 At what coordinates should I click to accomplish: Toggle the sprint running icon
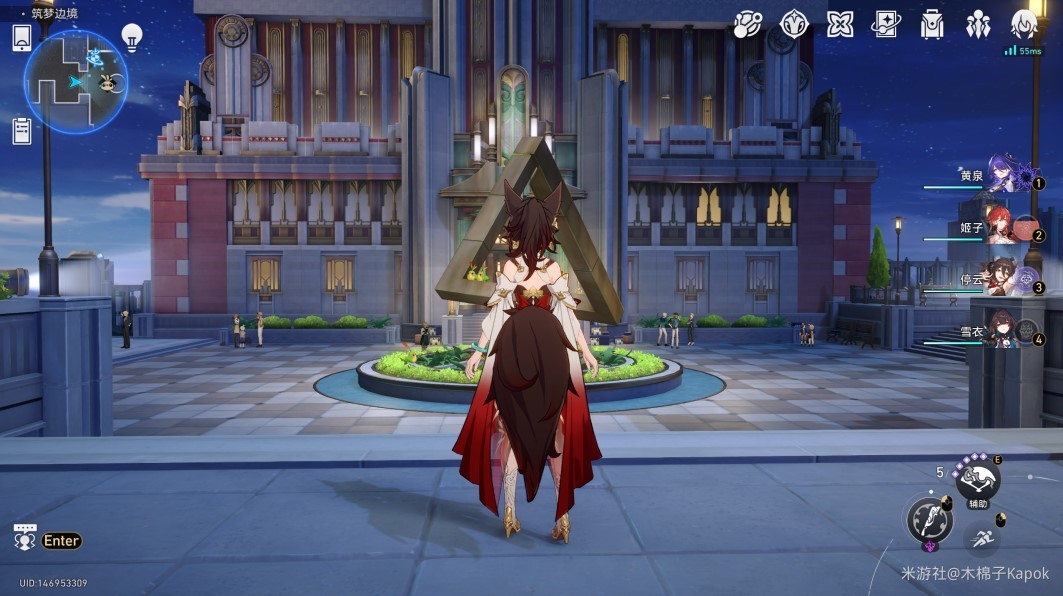pos(982,540)
